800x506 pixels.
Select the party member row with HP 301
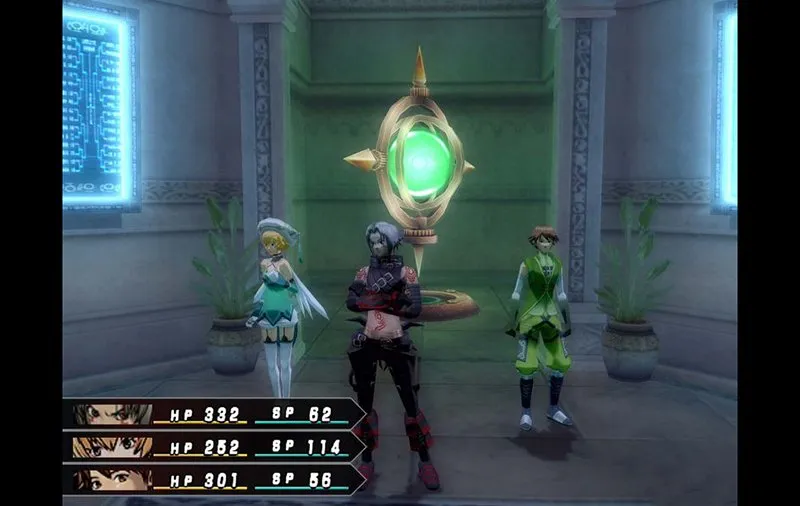(212, 480)
